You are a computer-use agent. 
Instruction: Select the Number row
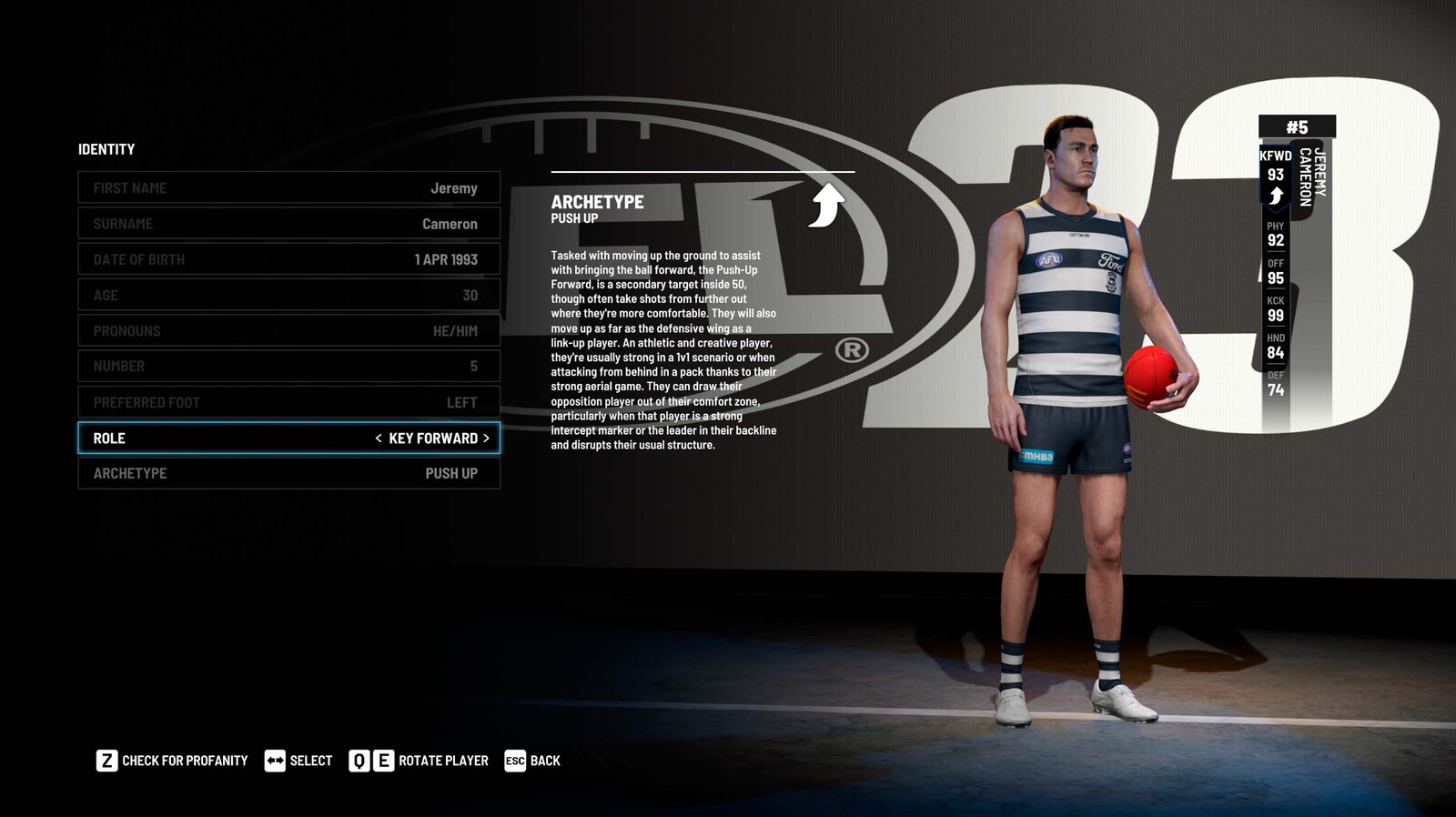(288, 366)
